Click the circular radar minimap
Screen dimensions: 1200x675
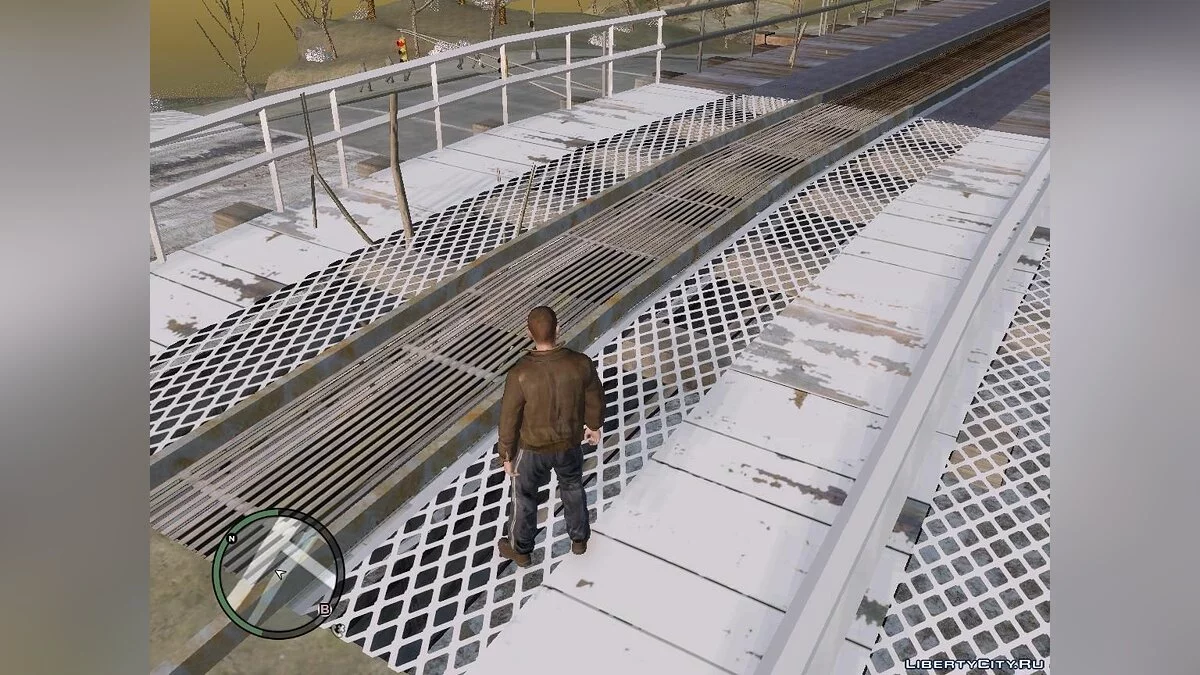278,575
